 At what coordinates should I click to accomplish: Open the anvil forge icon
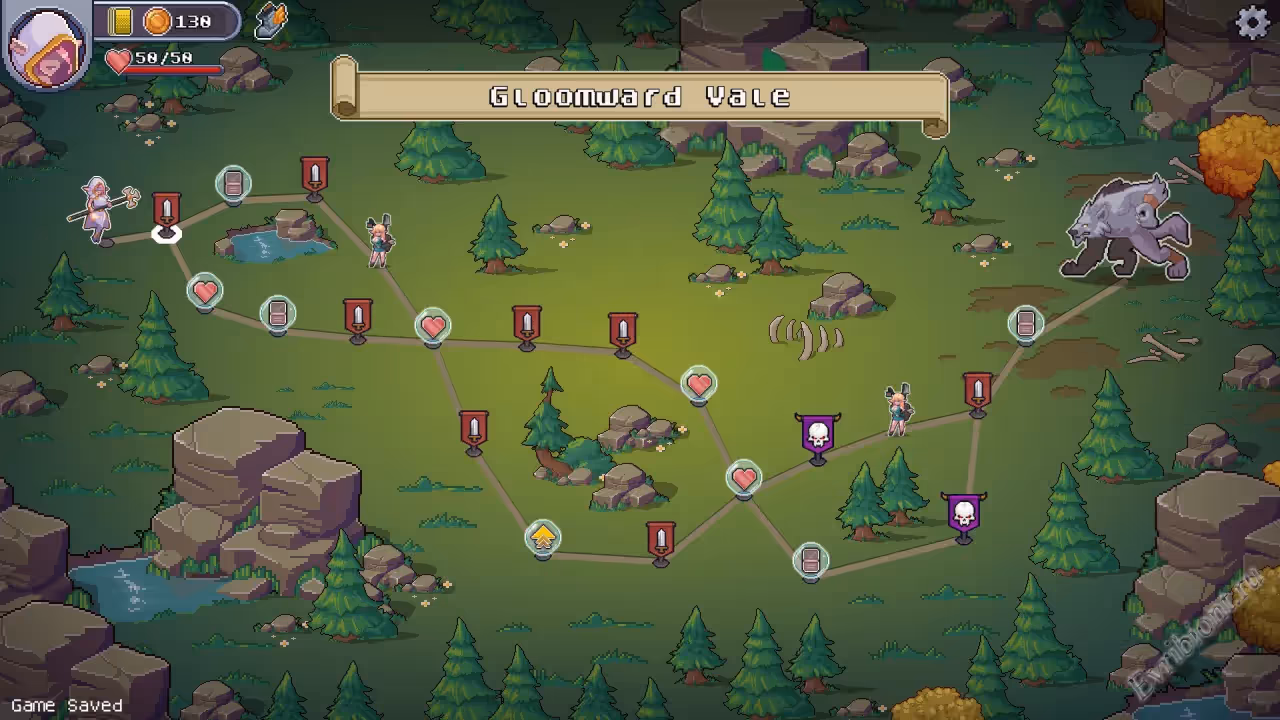pyautogui.click(x=270, y=21)
